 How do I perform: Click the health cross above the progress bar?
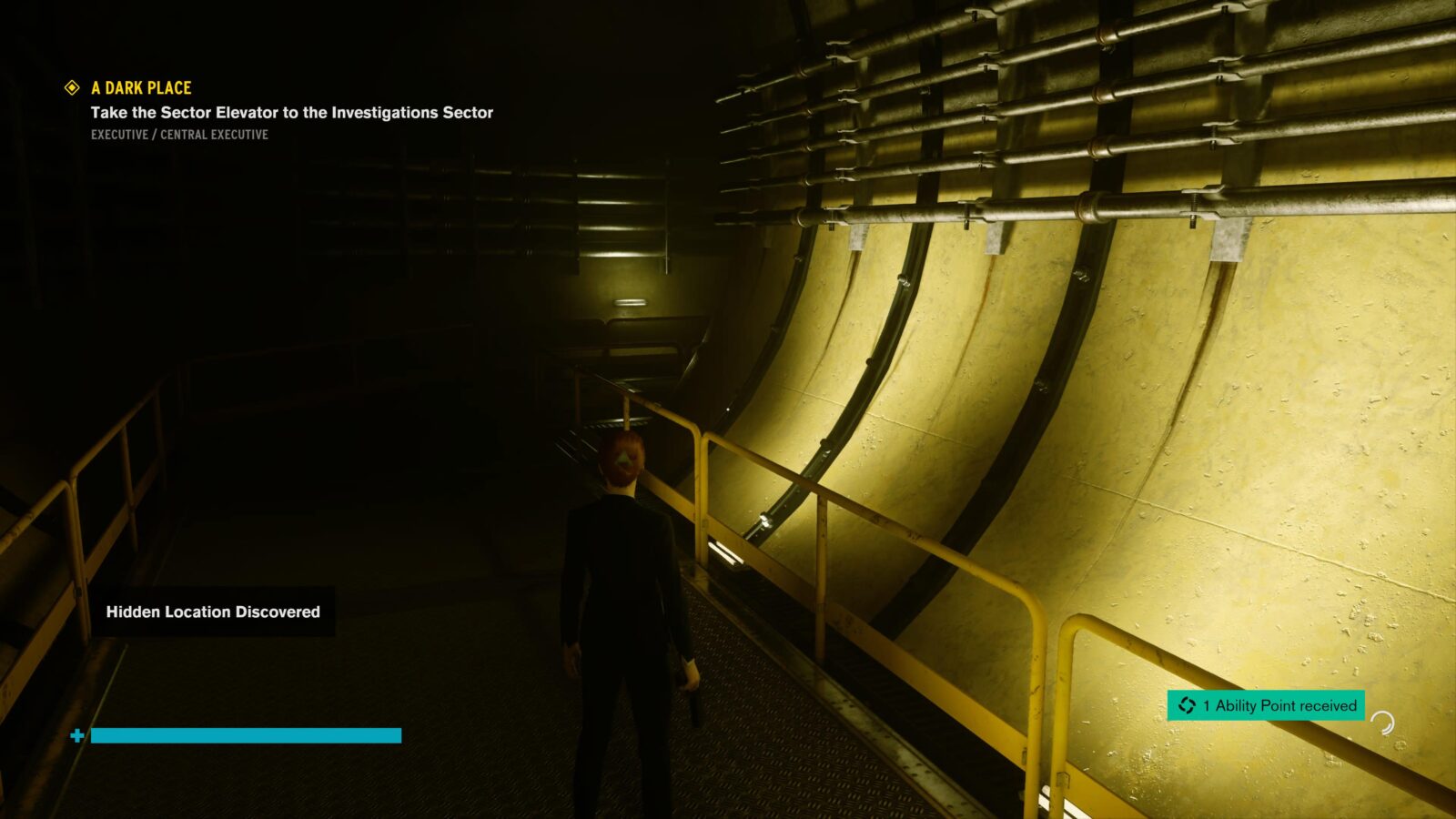77,733
